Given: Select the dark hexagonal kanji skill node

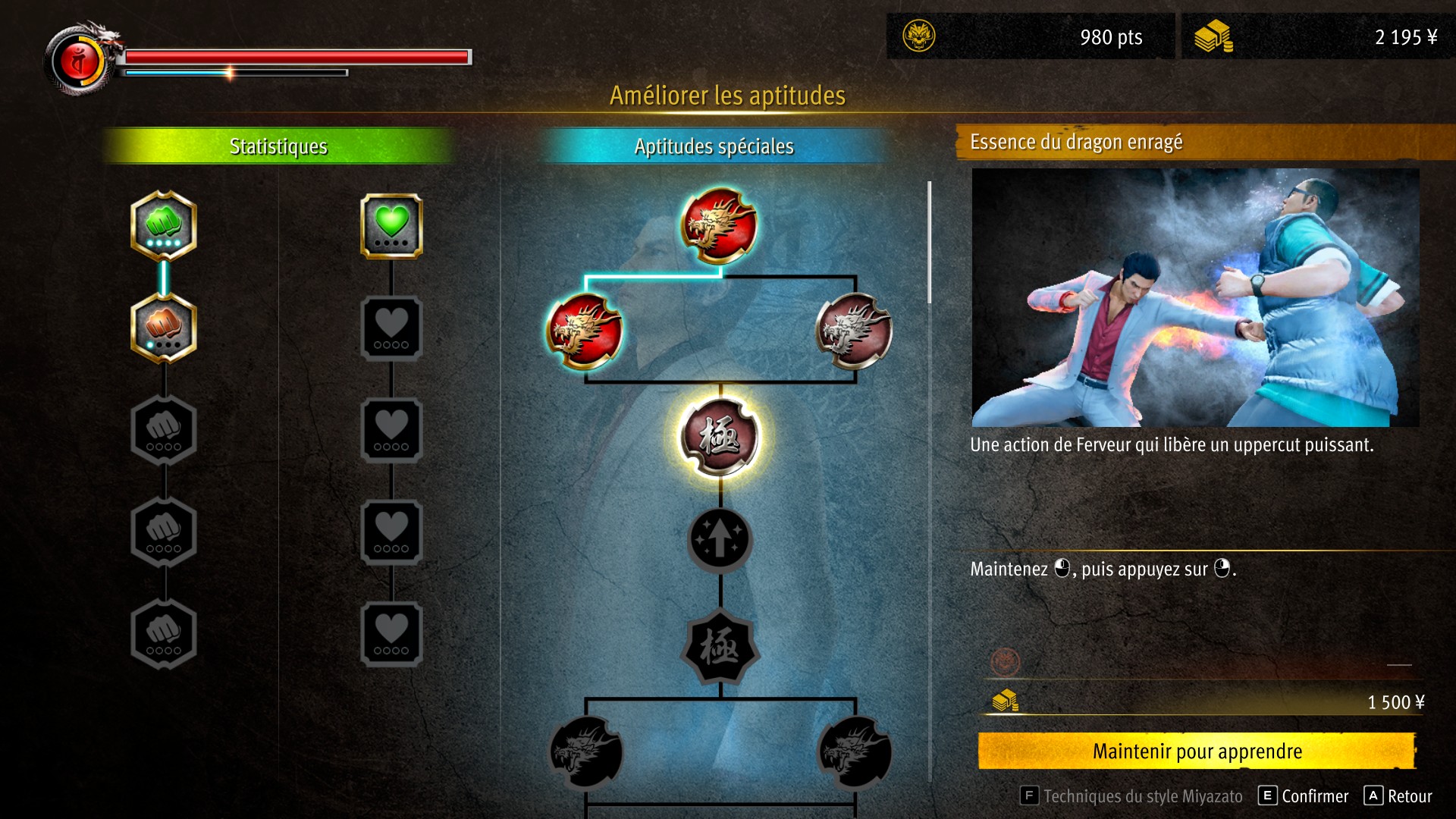Looking at the screenshot, I should (x=720, y=647).
